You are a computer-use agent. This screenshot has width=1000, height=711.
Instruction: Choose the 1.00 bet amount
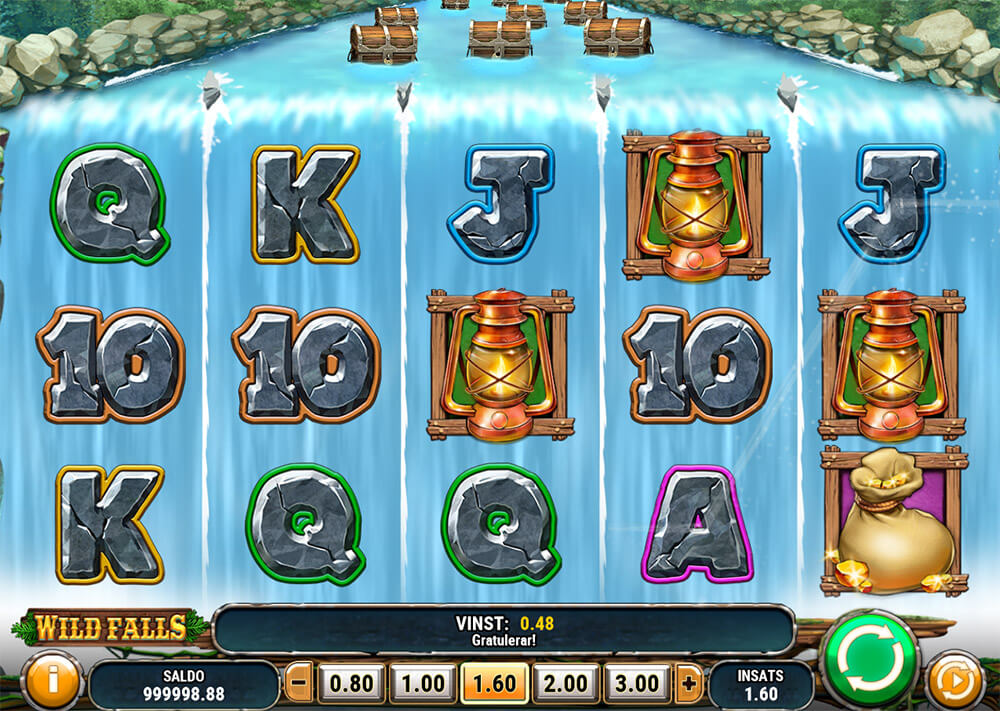(x=423, y=684)
